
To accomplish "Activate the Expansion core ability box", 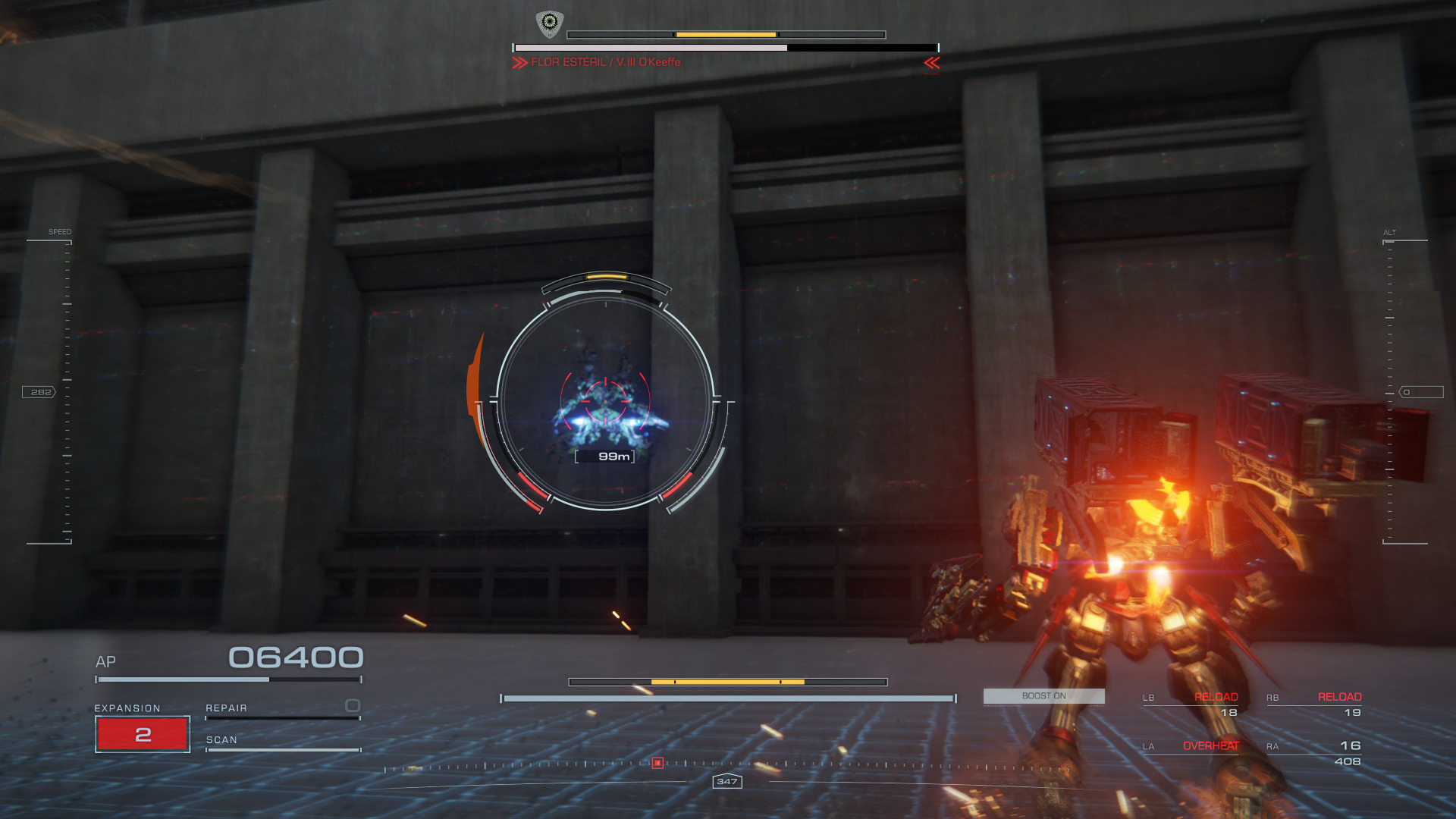I will (x=143, y=734).
